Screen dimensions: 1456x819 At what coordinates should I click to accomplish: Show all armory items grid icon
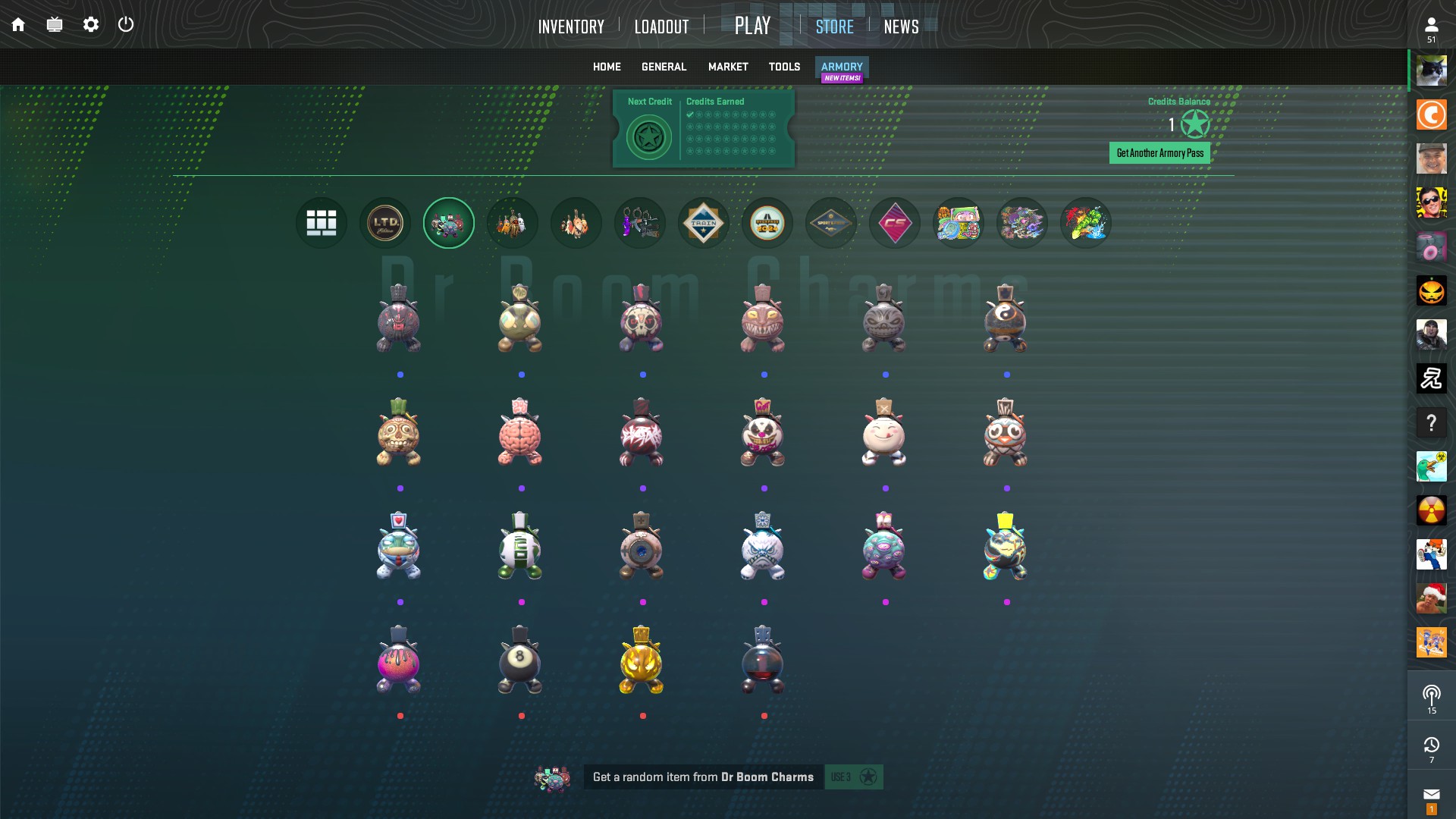point(322,223)
